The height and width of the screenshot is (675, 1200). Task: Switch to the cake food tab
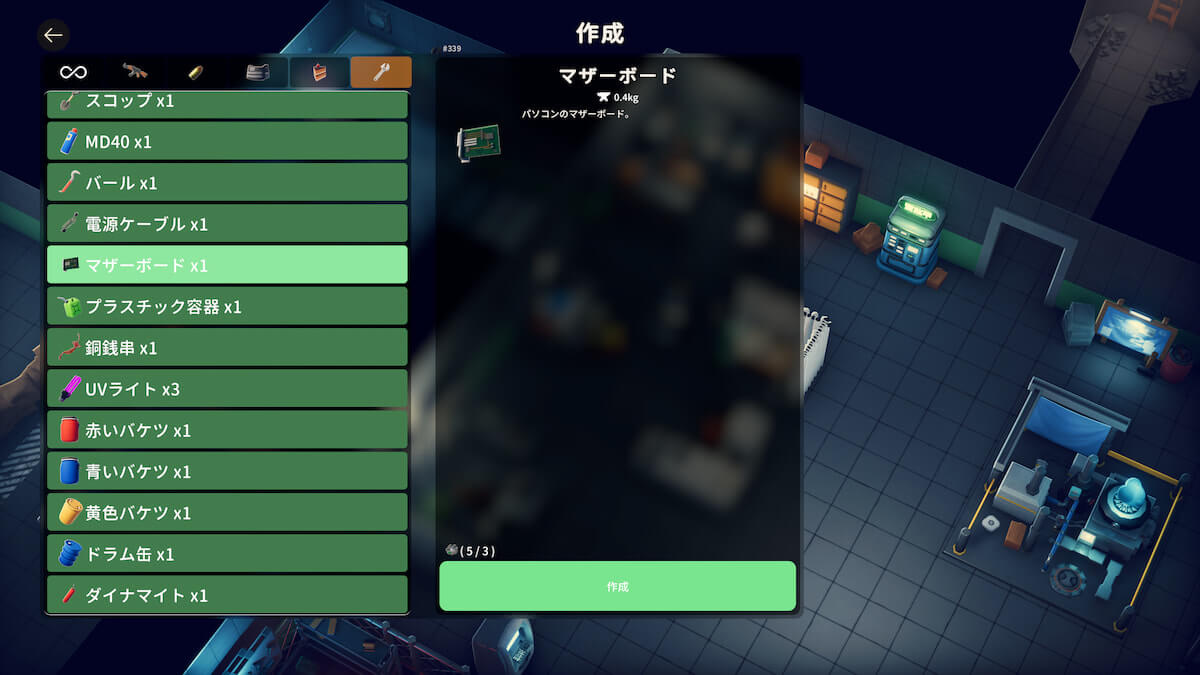[x=319, y=72]
